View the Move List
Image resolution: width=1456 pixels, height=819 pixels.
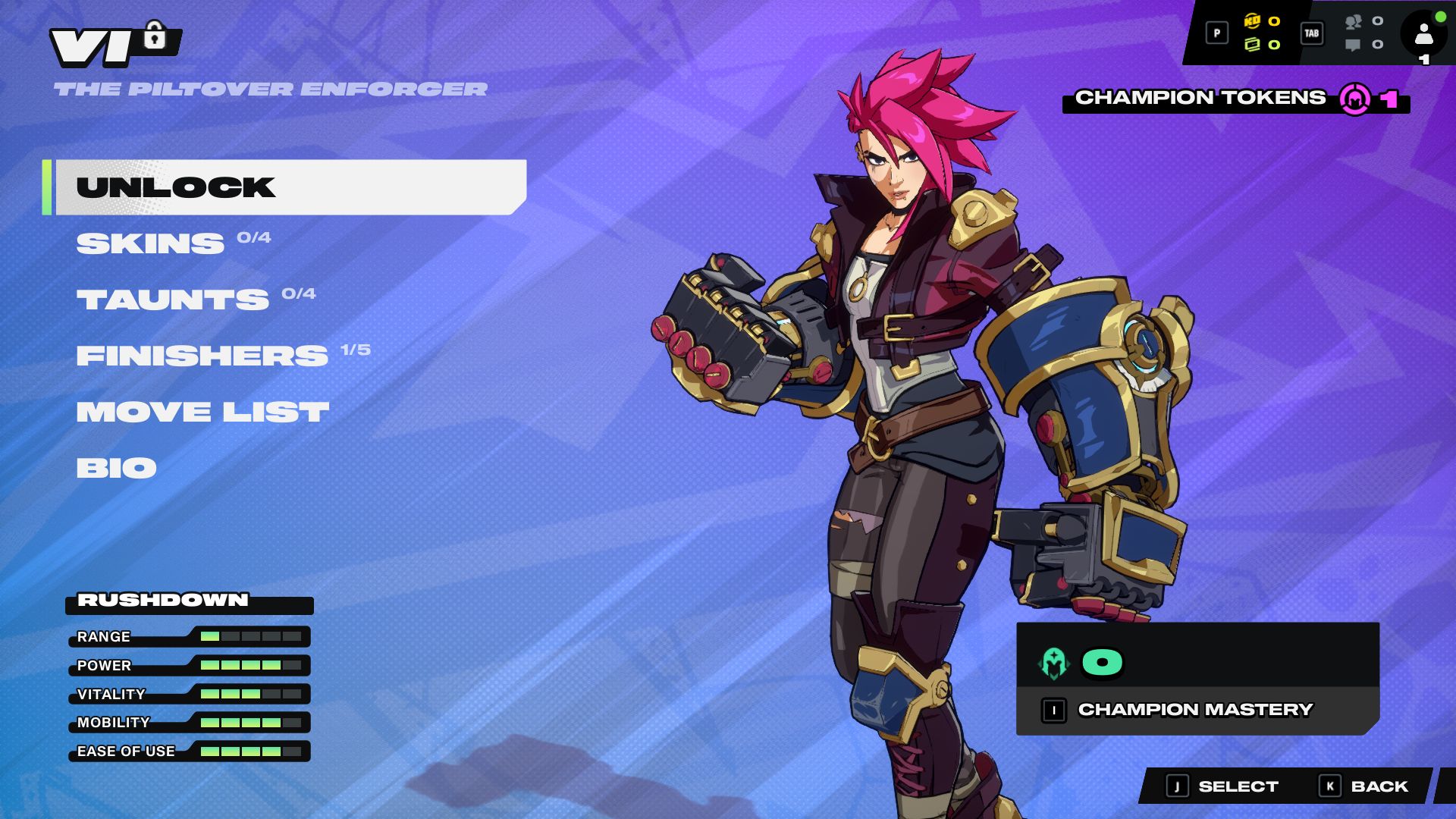pos(202,412)
